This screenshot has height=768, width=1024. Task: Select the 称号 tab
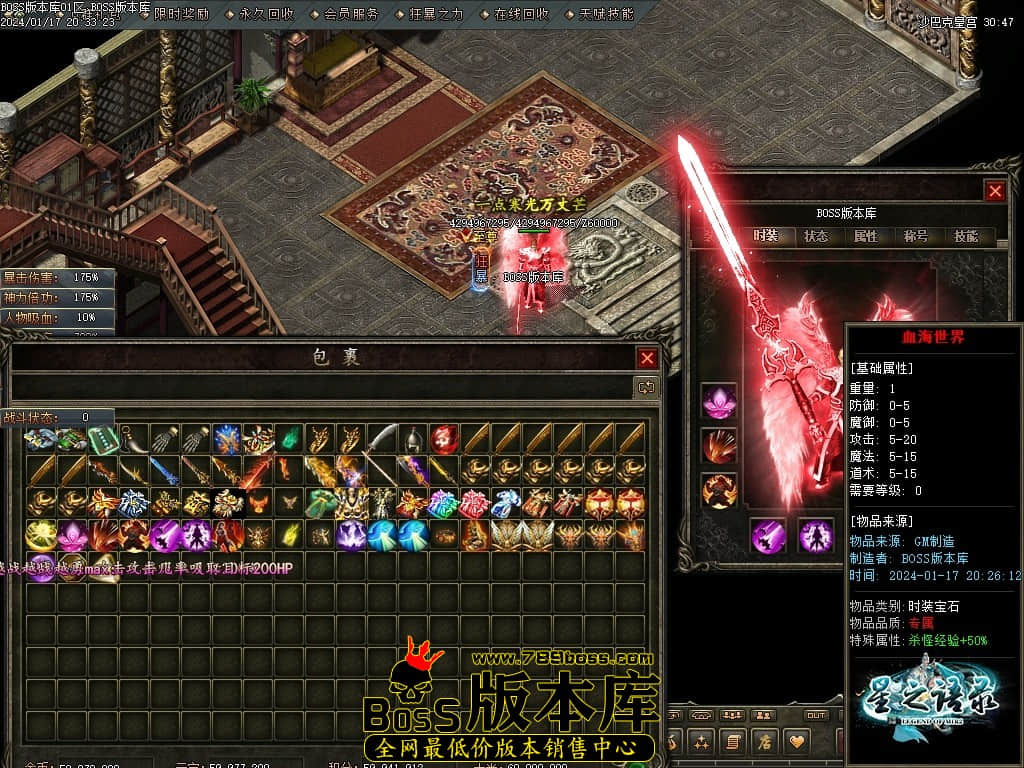[916, 236]
